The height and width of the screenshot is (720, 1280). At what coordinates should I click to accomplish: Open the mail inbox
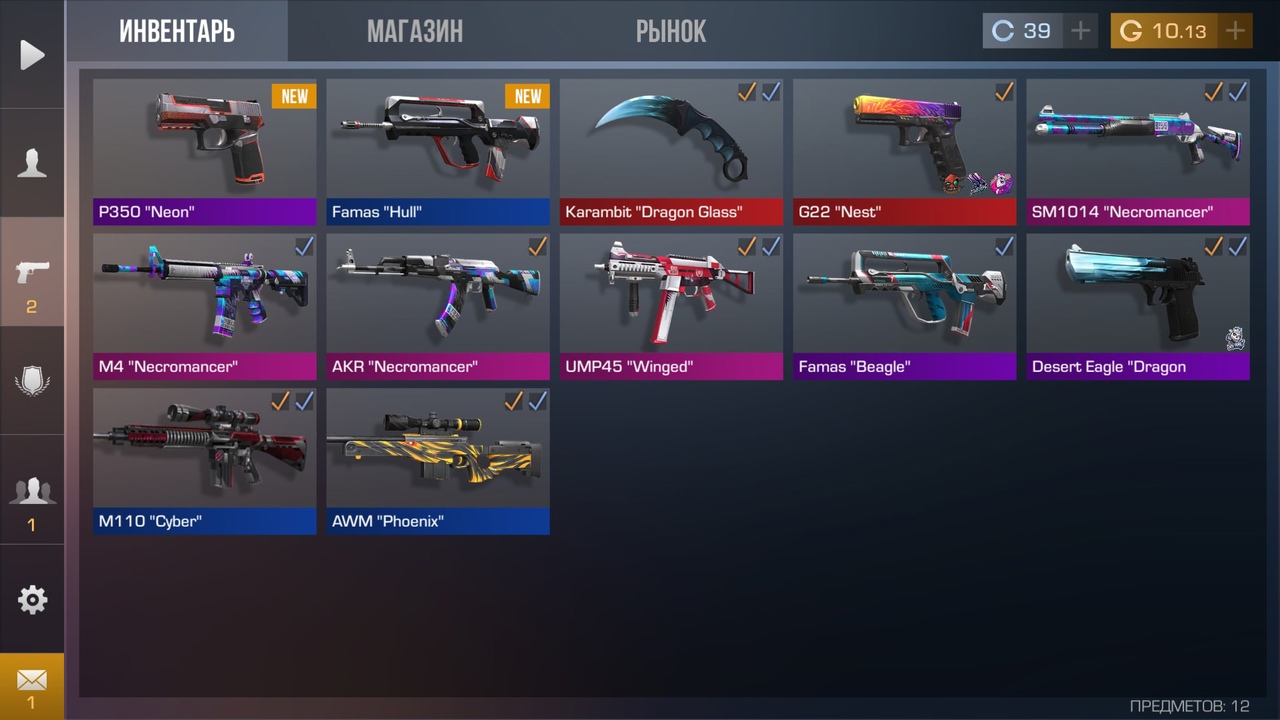coord(32,686)
